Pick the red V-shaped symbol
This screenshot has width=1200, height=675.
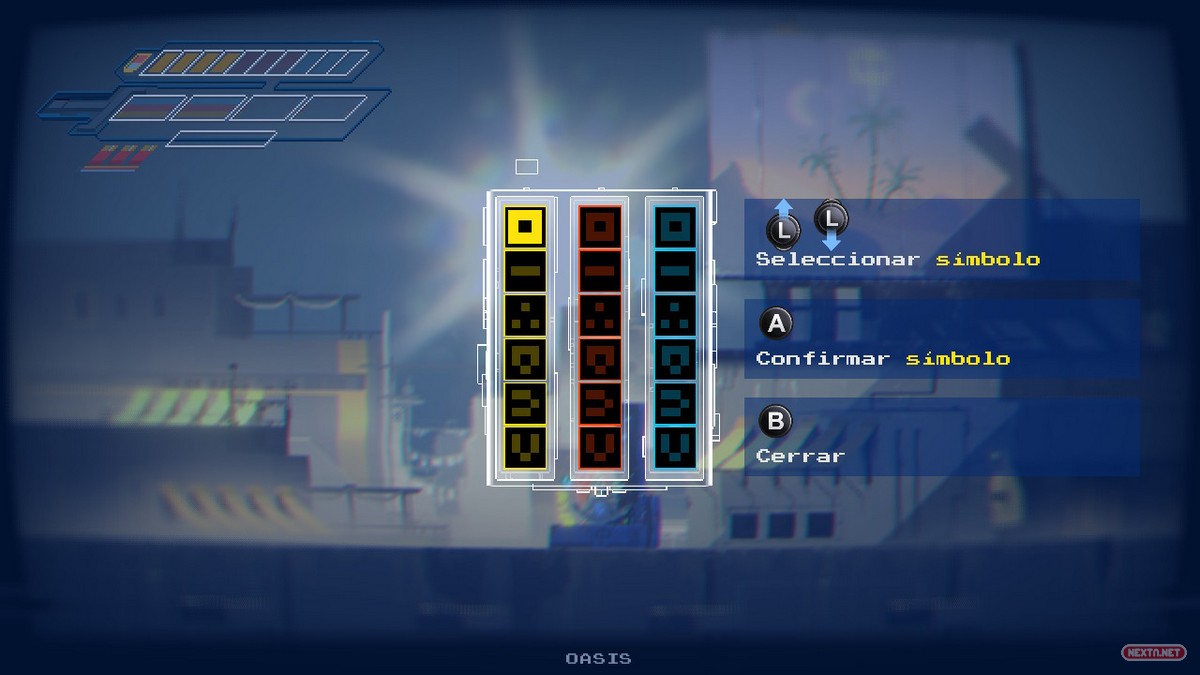pyautogui.click(x=599, y=446)
